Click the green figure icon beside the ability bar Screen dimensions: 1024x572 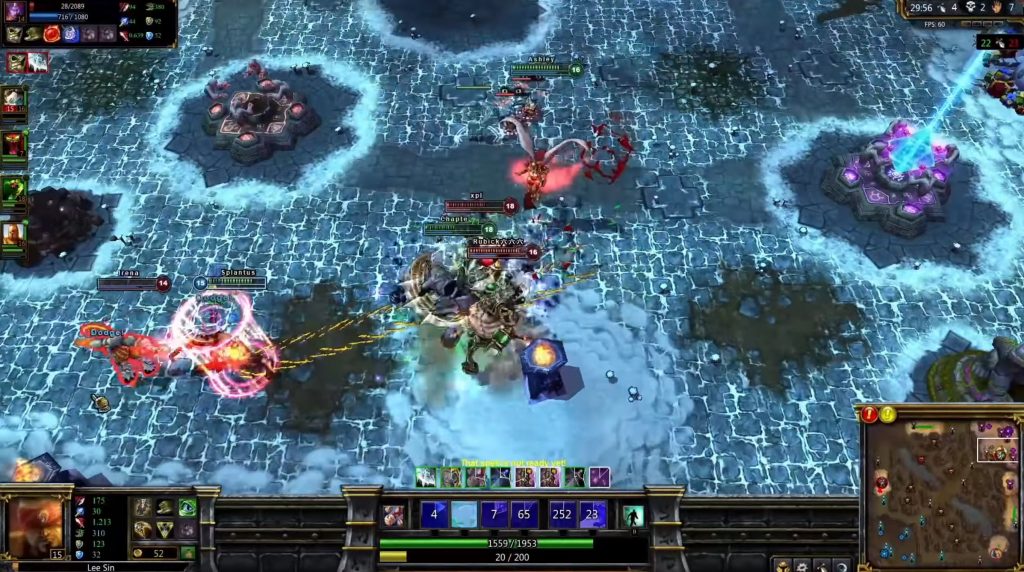(632, 516)
